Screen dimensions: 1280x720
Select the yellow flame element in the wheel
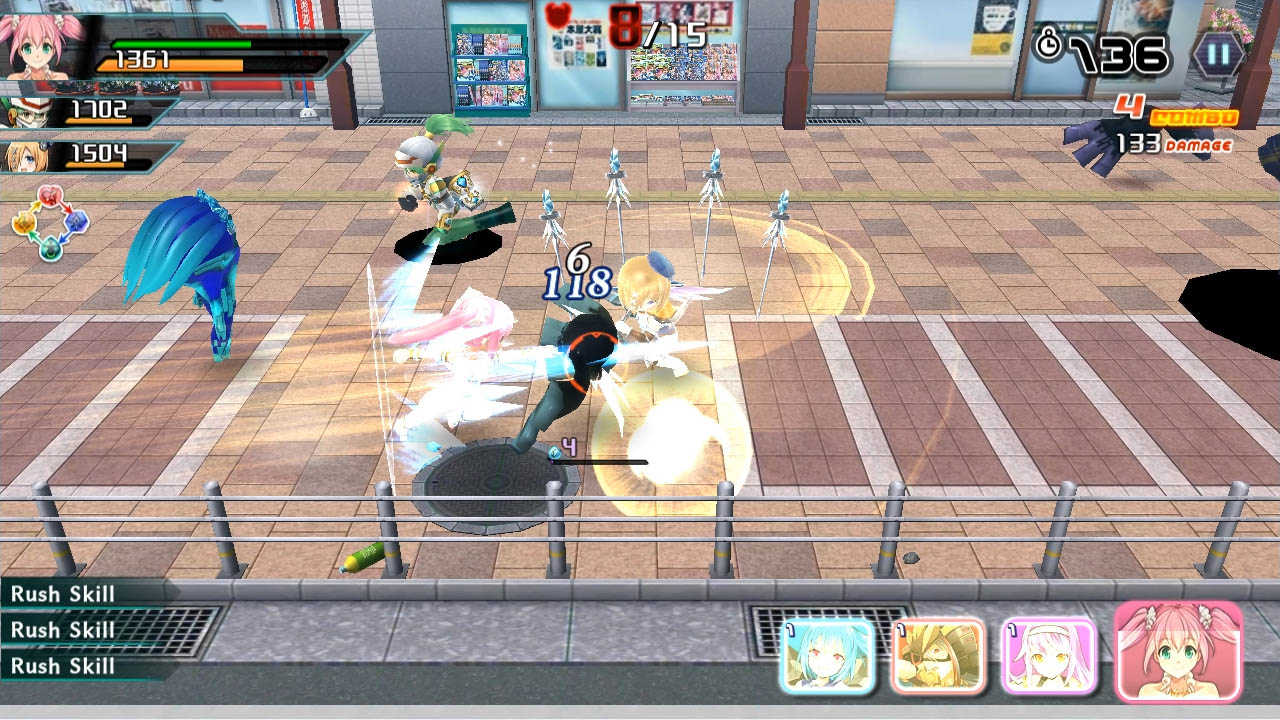click(24, 224)
